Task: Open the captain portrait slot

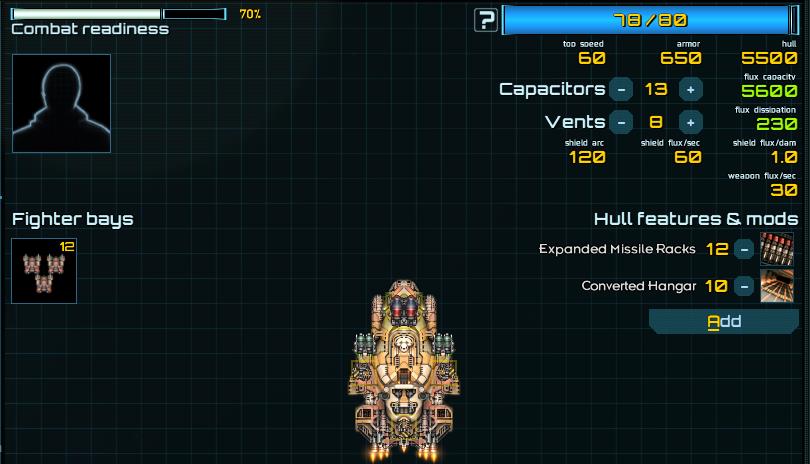Action: (x=61, y=103)
